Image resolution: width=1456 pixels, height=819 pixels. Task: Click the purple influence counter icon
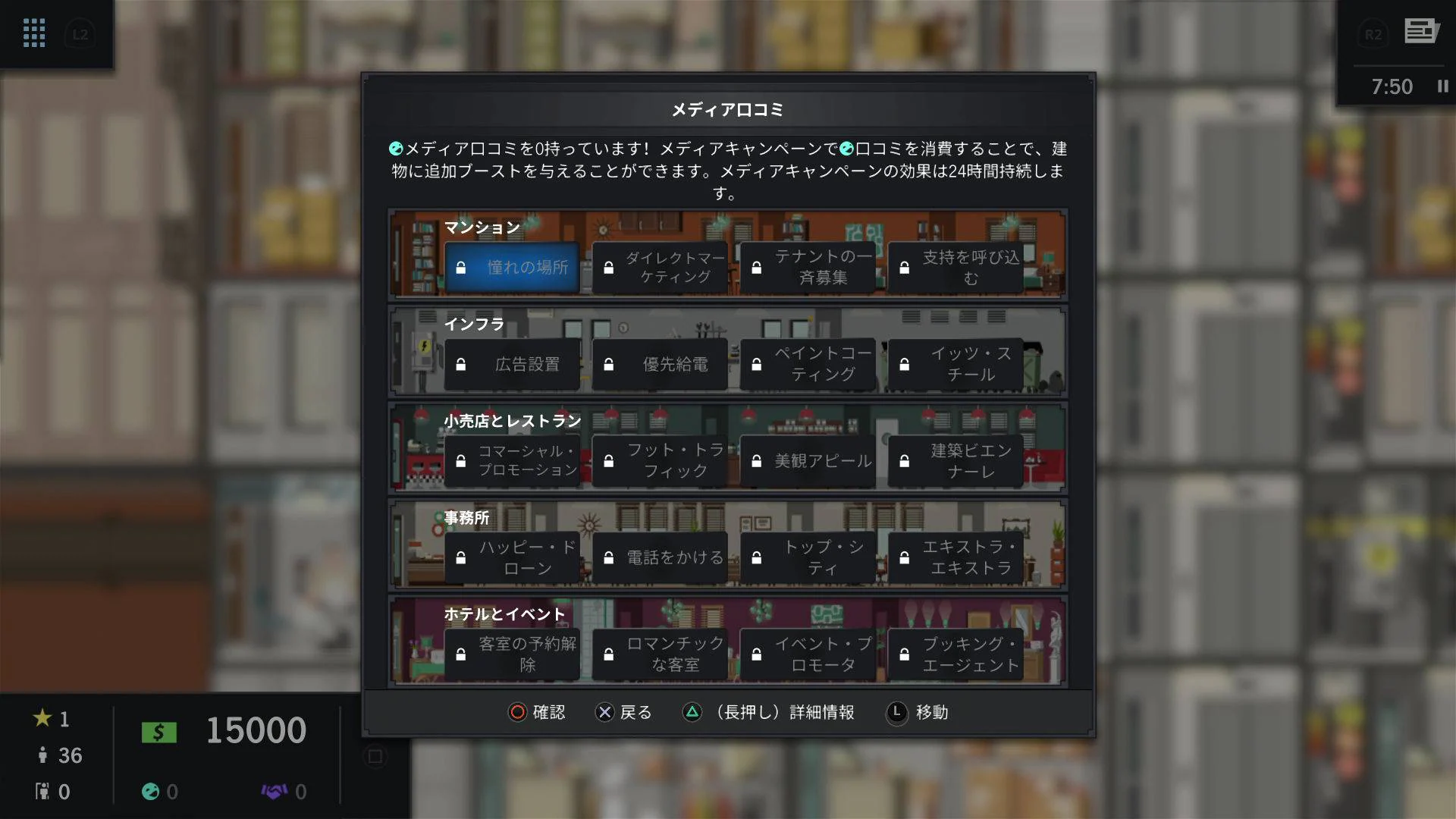click(275, 791)
